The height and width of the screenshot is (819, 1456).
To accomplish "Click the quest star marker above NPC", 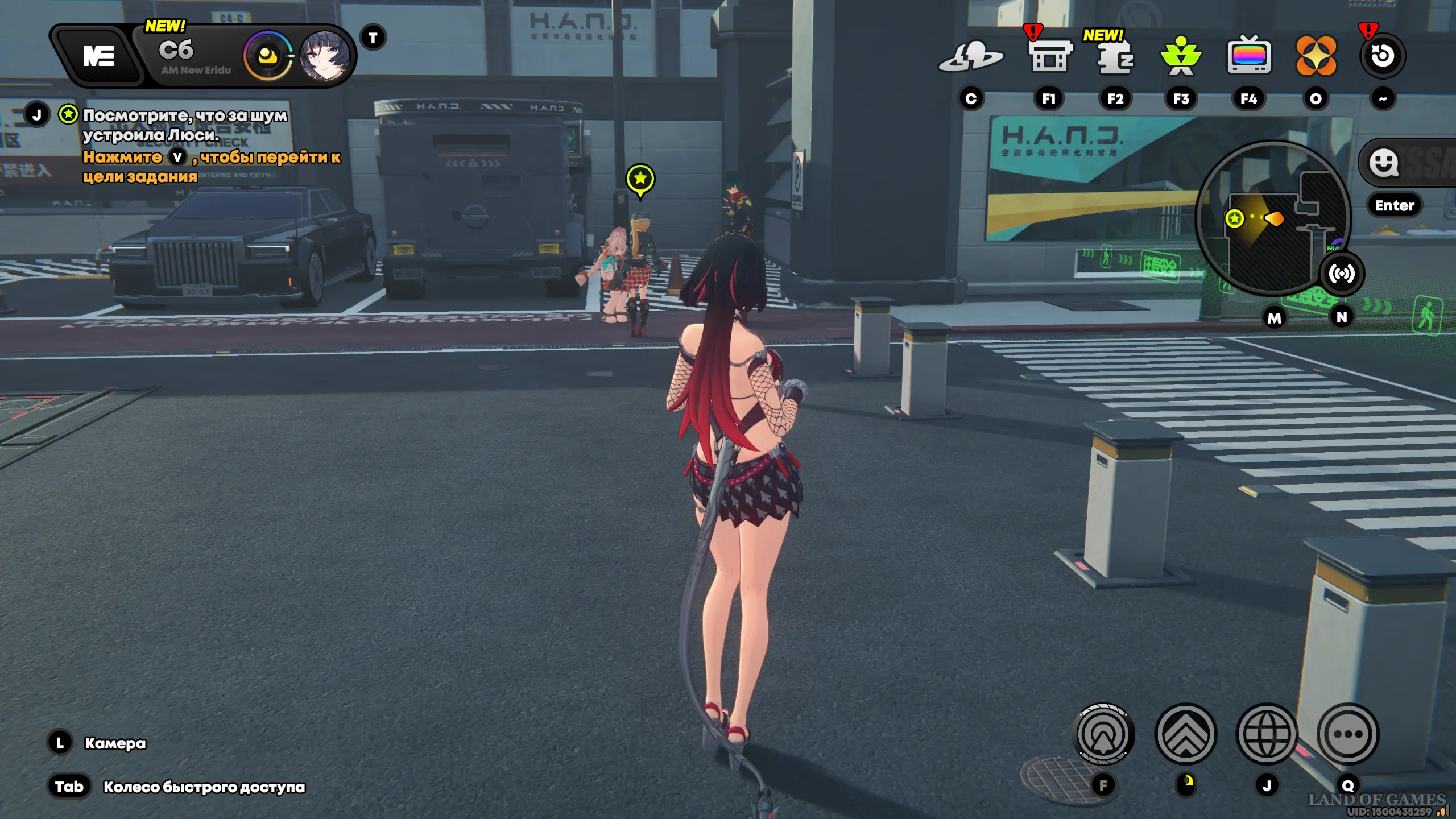I will [x=640, y=179].
